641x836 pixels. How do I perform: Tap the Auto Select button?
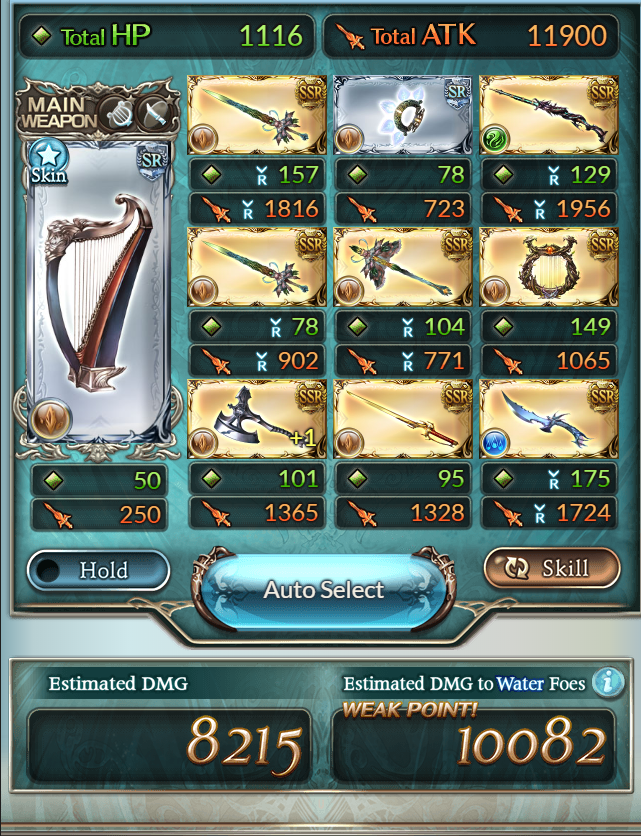pyautogui.click(x=323, y=589)
